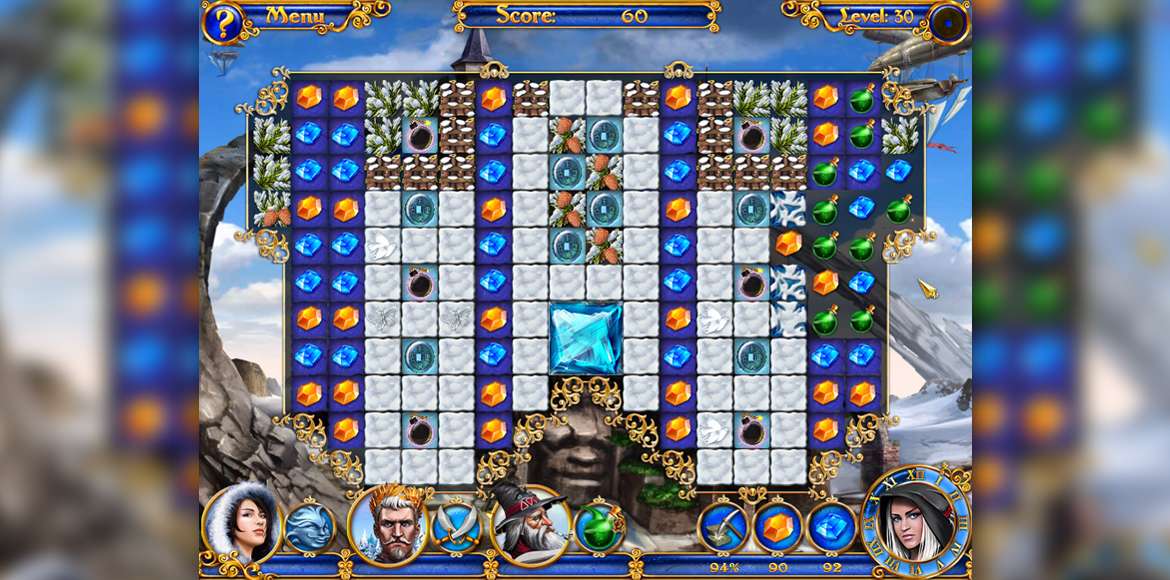The height and width of the screenshot is (580, 1170).
Task: Click the orange gem counter icon
Action: (777, 526)
